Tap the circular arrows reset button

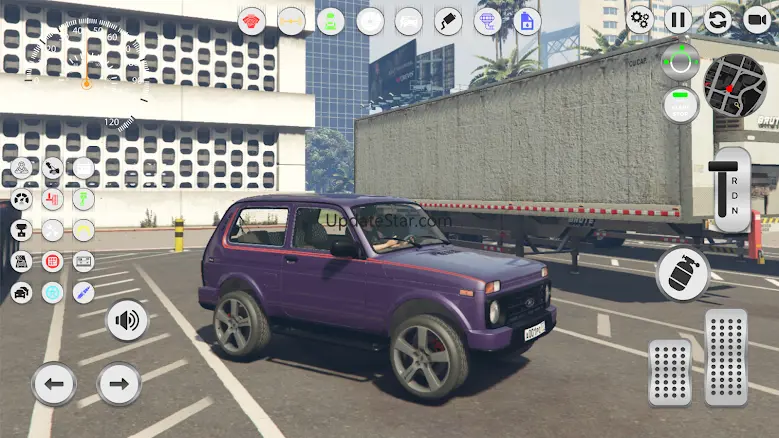click(718, 18)
